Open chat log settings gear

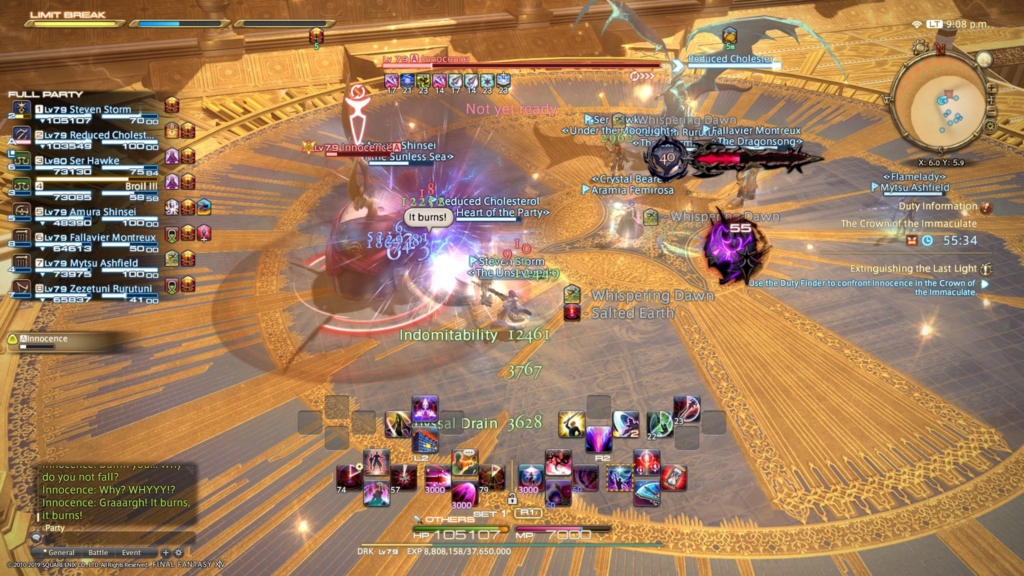[x=178, y=552]
